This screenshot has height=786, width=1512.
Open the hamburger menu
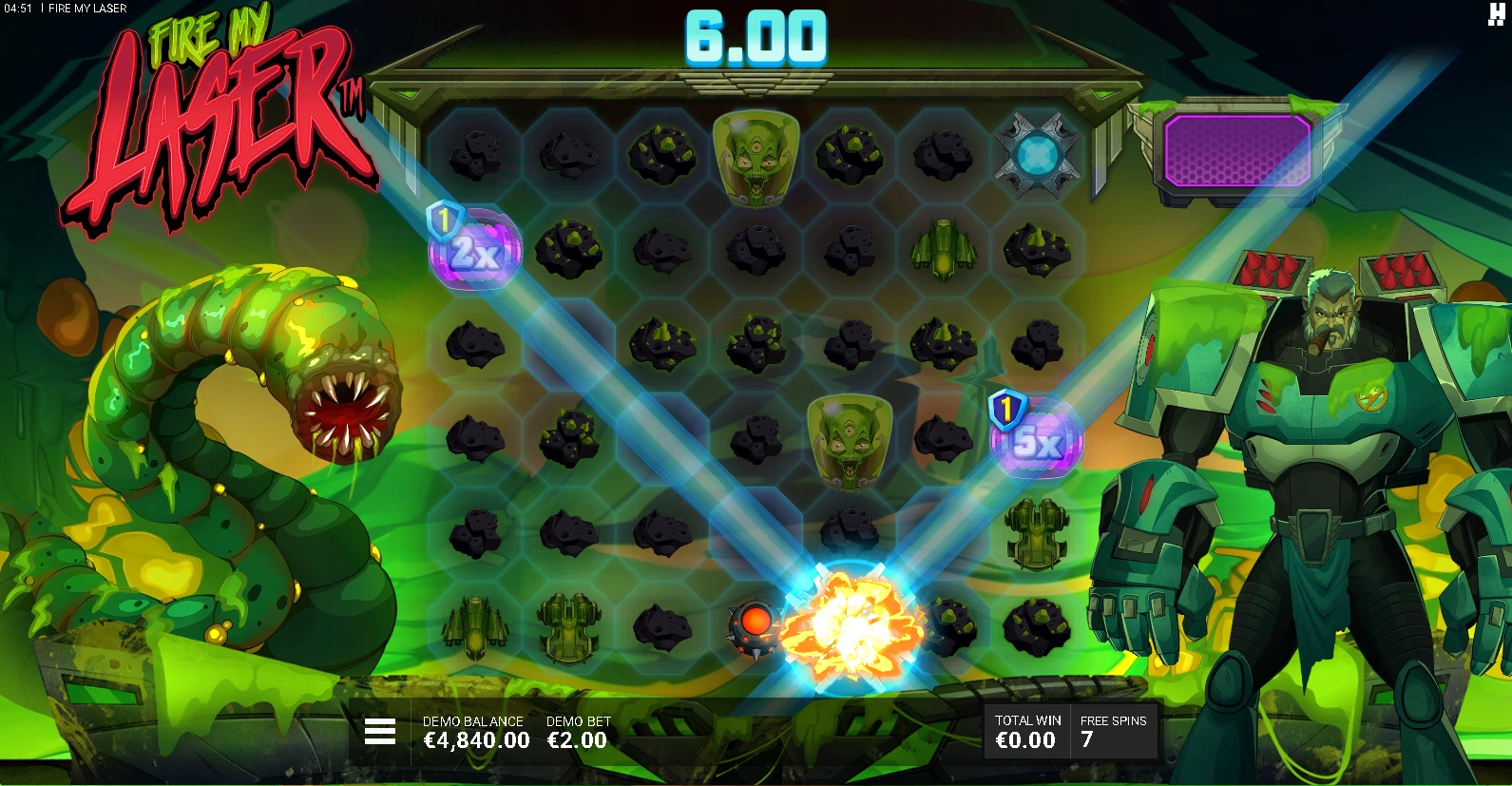tap(380, 731)
